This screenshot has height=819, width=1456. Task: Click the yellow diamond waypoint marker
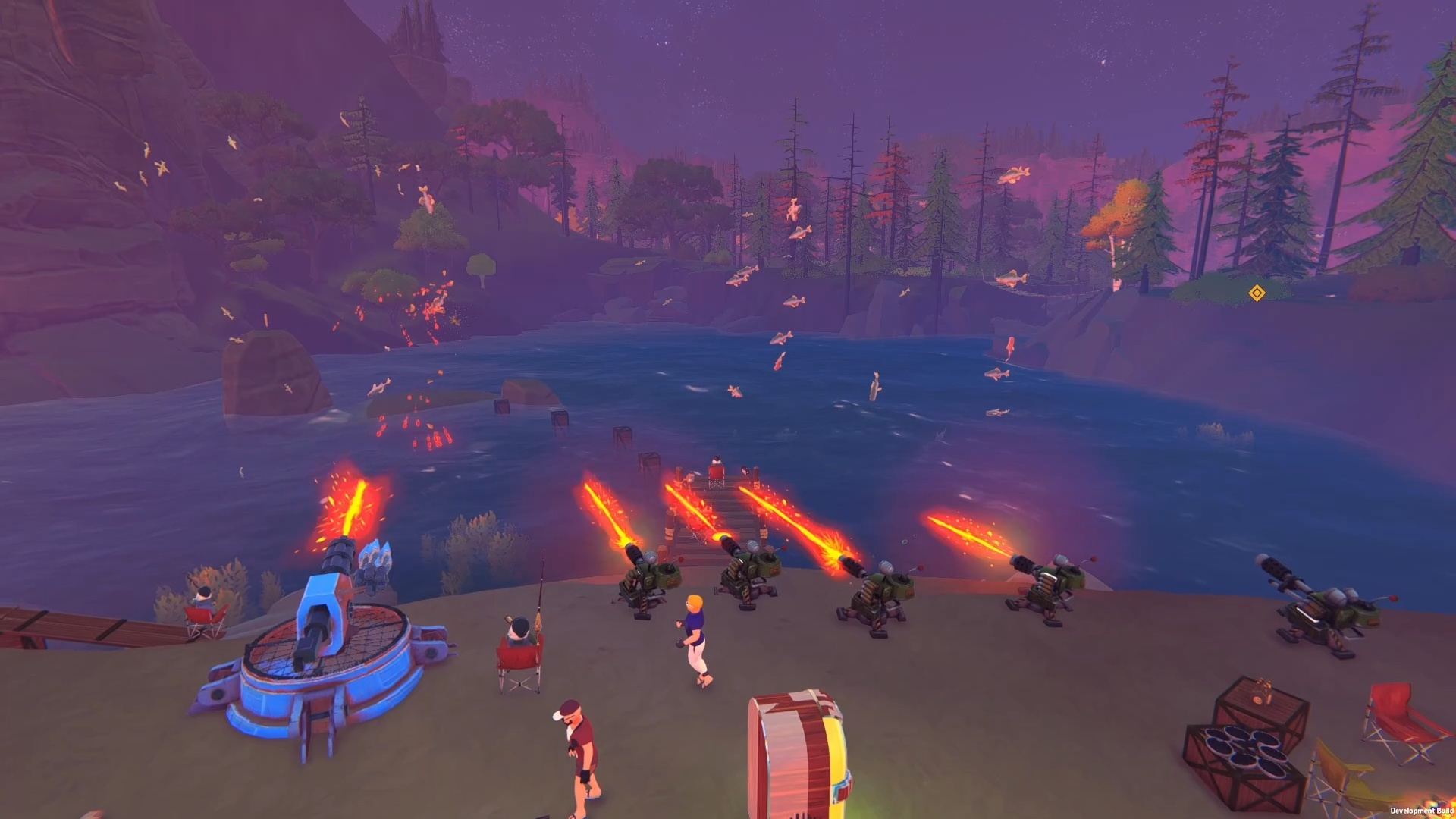pos(1257,293)
